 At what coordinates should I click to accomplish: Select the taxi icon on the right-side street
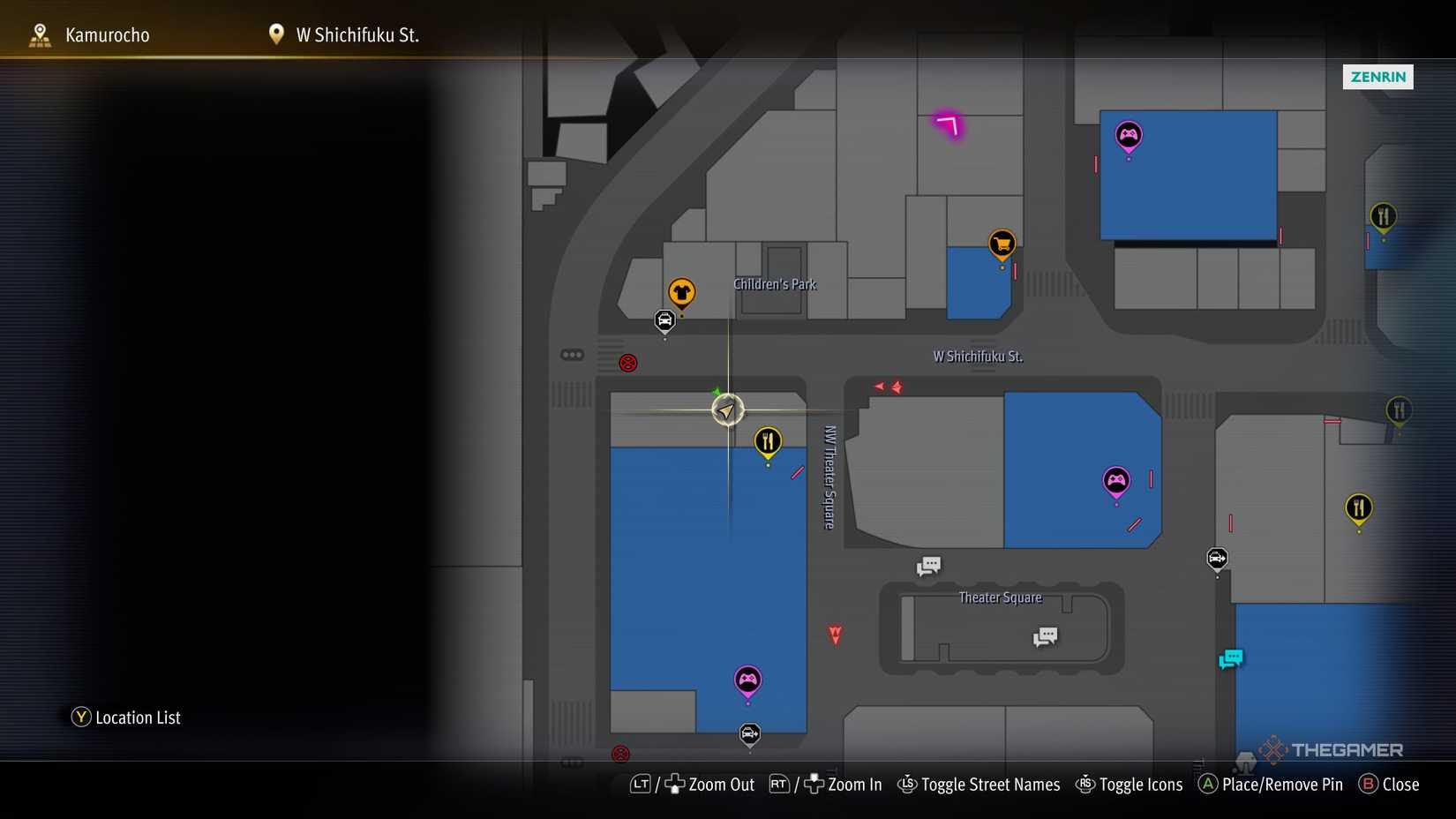tap(1217, 559)
